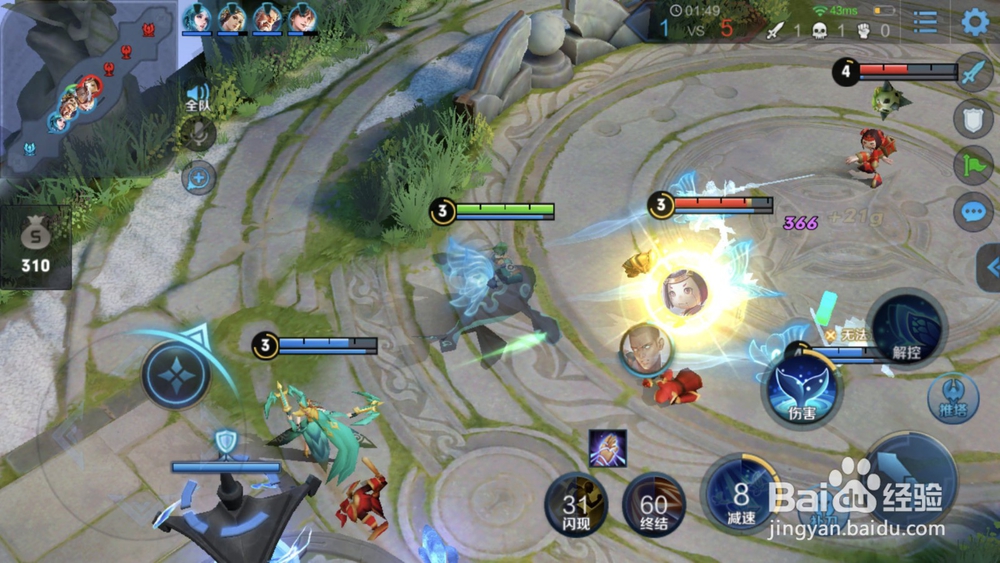Open the shop via the gold bag
1000x563 pixels.
(36, 247)
